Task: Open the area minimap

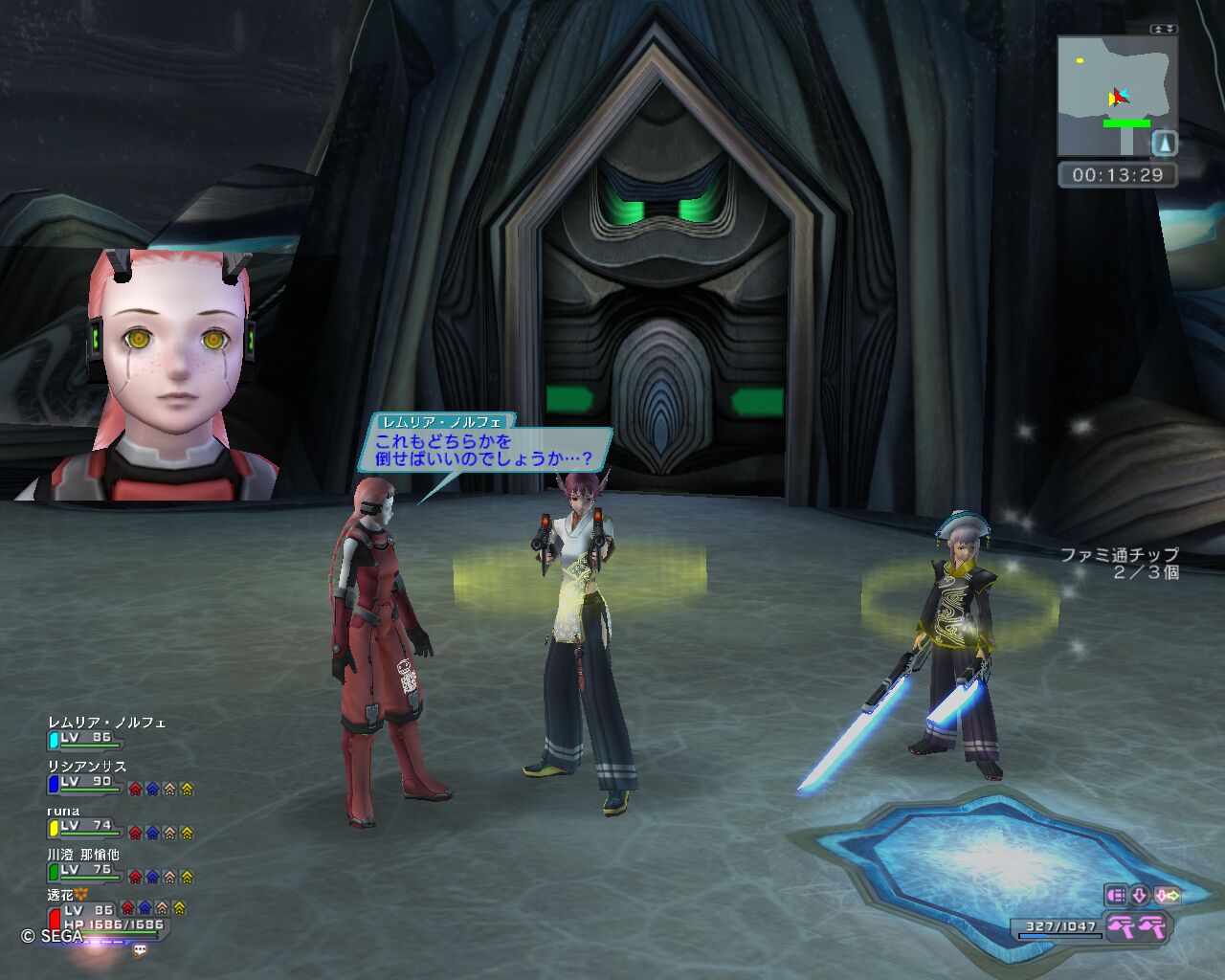Action: coord(1116,96)
